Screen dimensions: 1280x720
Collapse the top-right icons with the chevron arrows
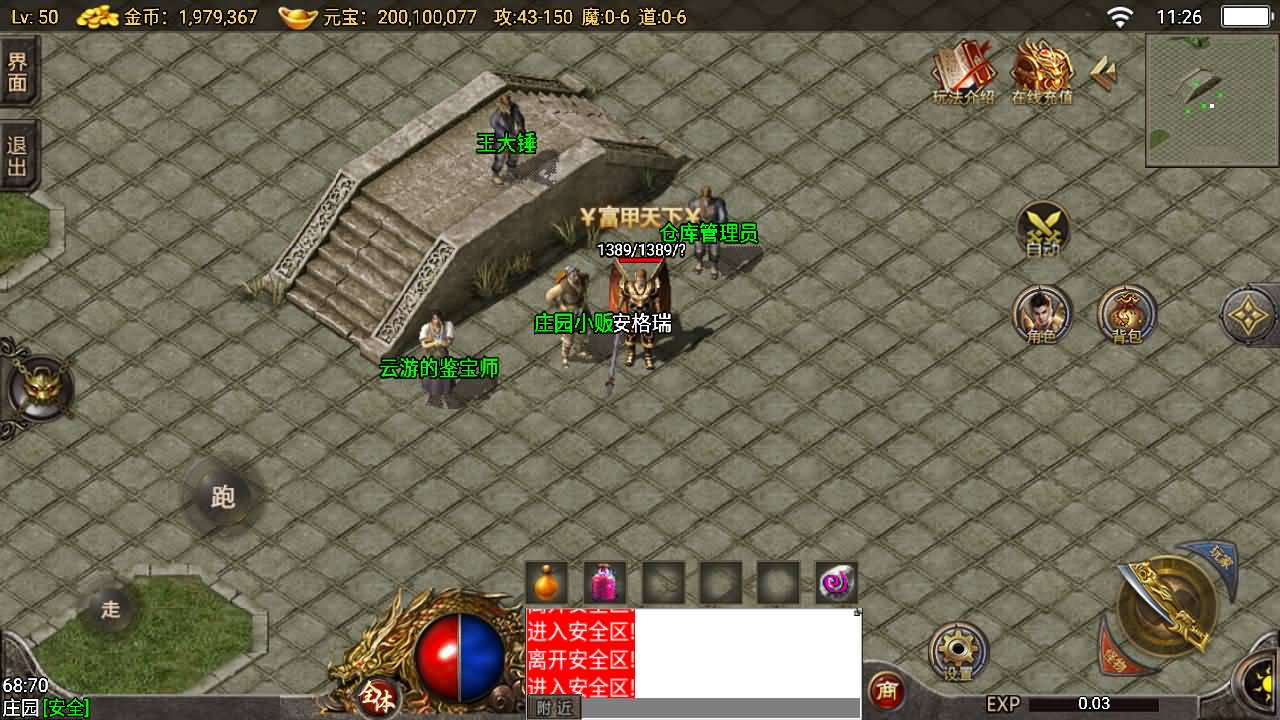[x=1103, y=70]
